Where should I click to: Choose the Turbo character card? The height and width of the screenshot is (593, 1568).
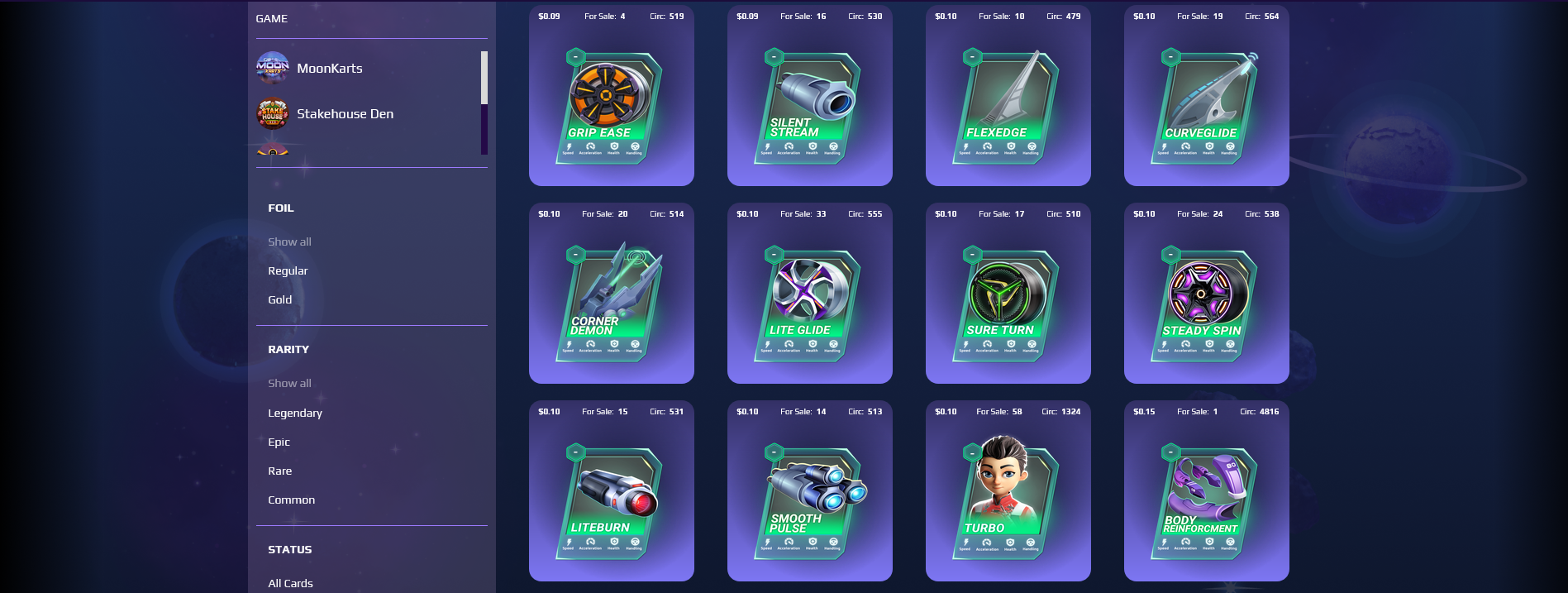click(x=1008, y=499)
